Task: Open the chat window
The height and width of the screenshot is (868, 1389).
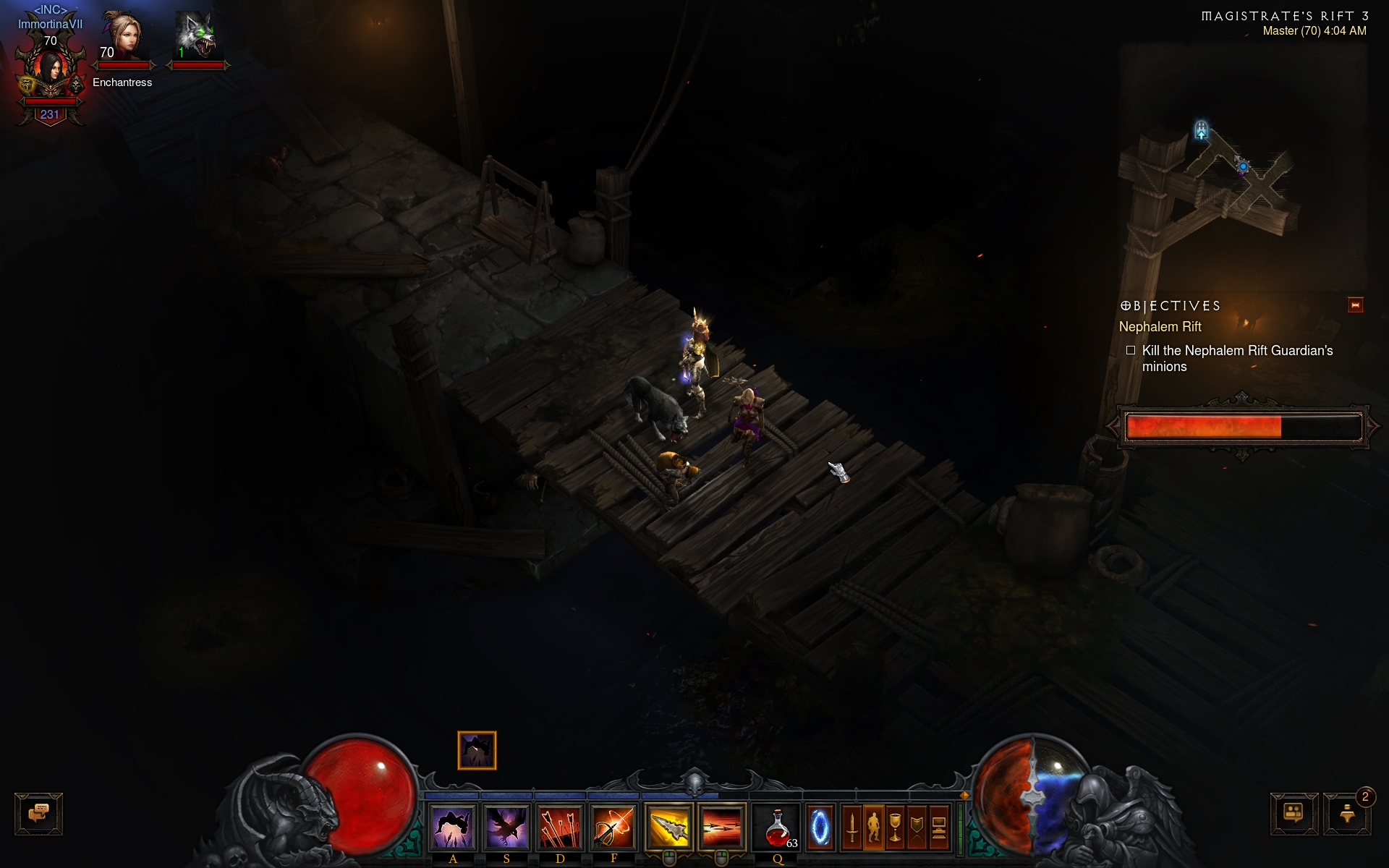Action: coord(38,814)
